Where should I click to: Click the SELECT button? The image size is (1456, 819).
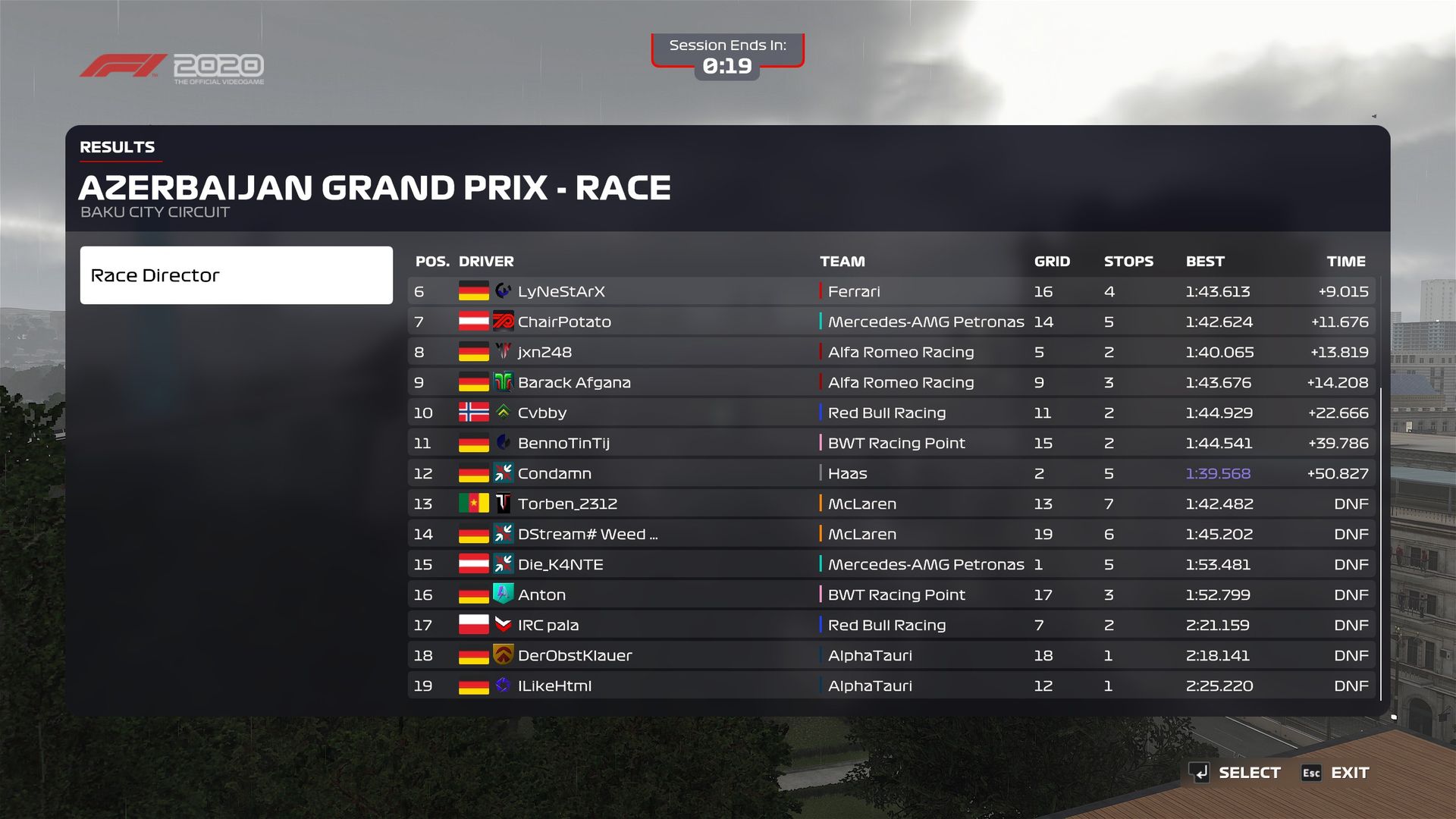coord(1235,773)
